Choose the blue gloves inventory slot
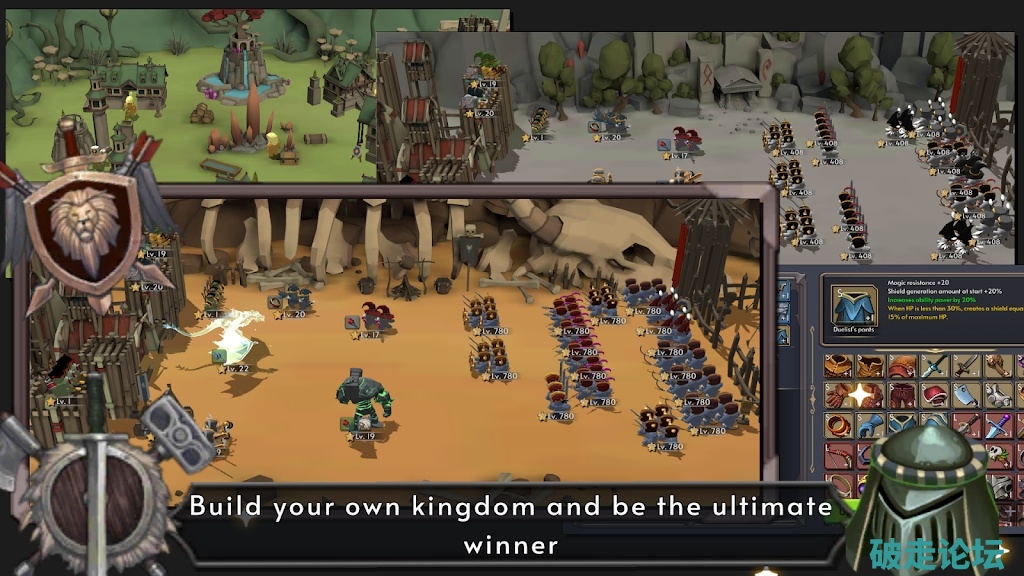1024x576 pixels. click(x=870, y=426)
